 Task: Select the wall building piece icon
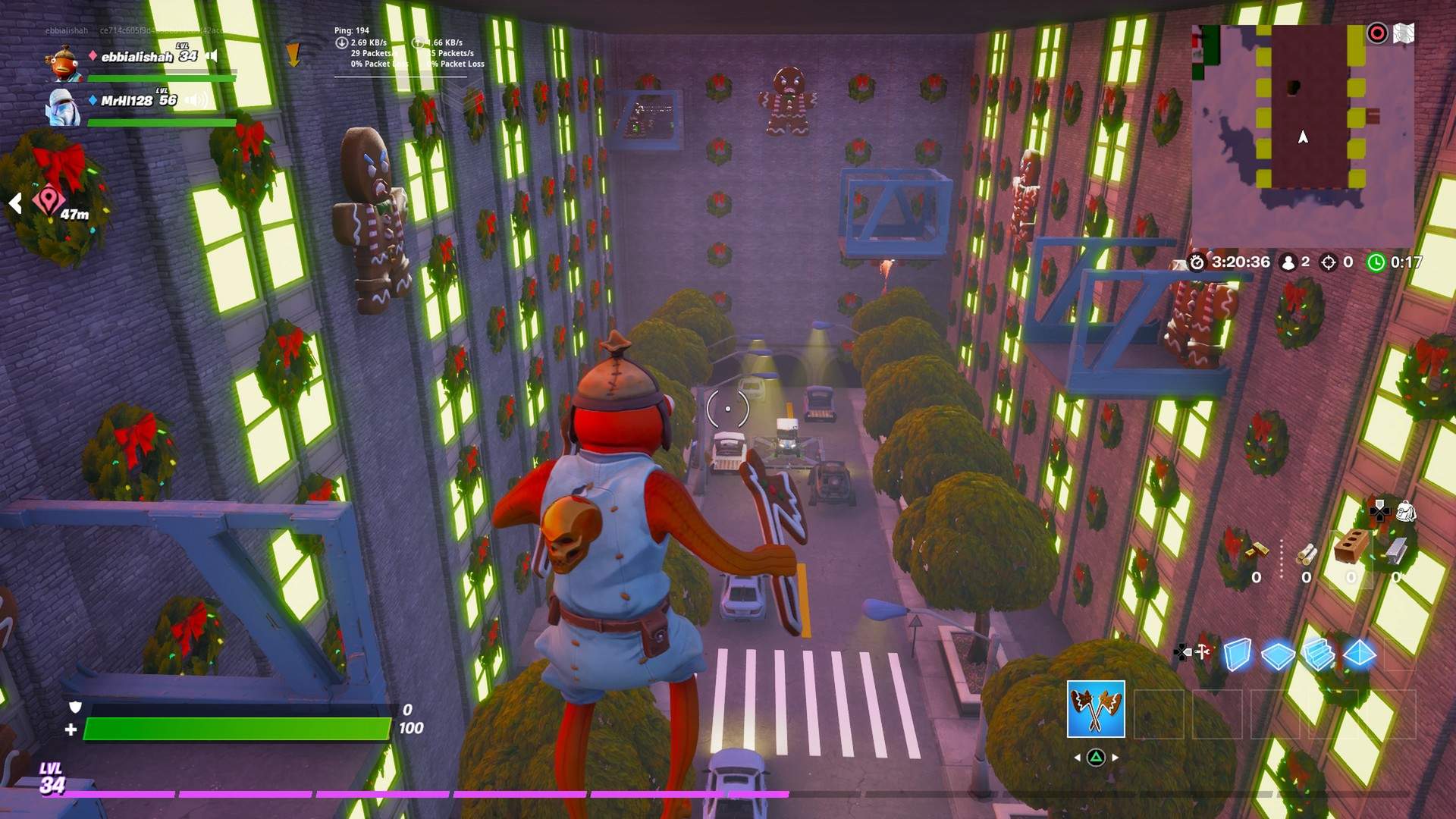point(1237,654)
